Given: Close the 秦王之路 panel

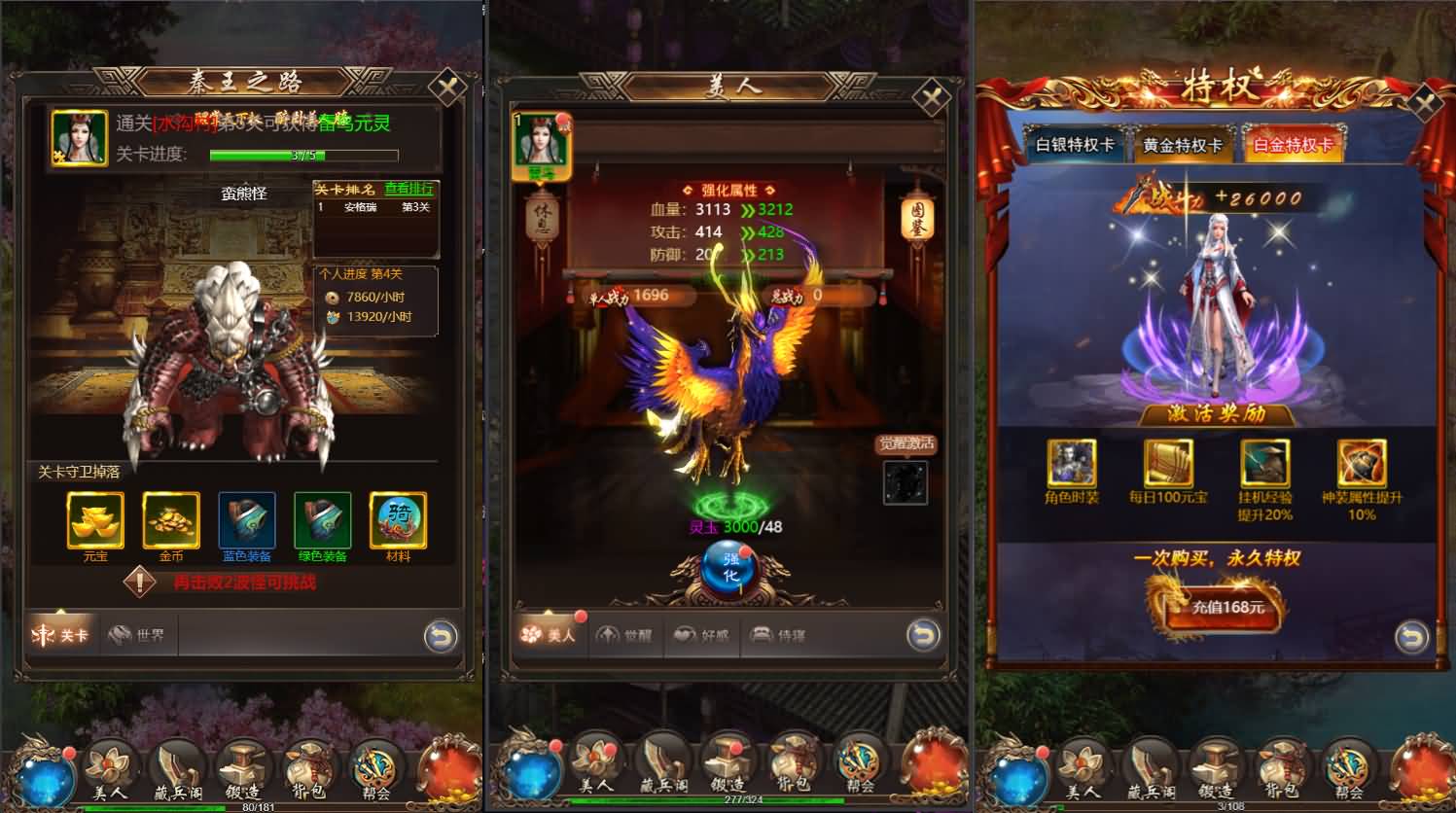Looking at the screenshot, I should pyautogui.click(x=448, y=89).
